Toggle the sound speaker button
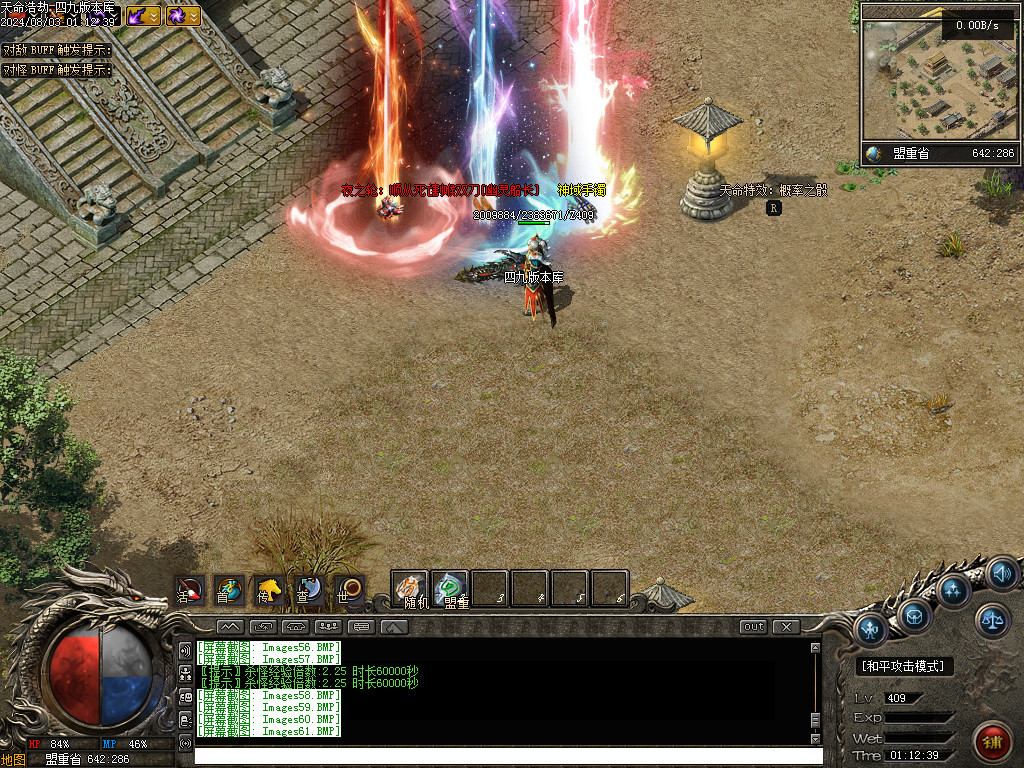Screen dimensions: 1024x768 point(1002,574)
